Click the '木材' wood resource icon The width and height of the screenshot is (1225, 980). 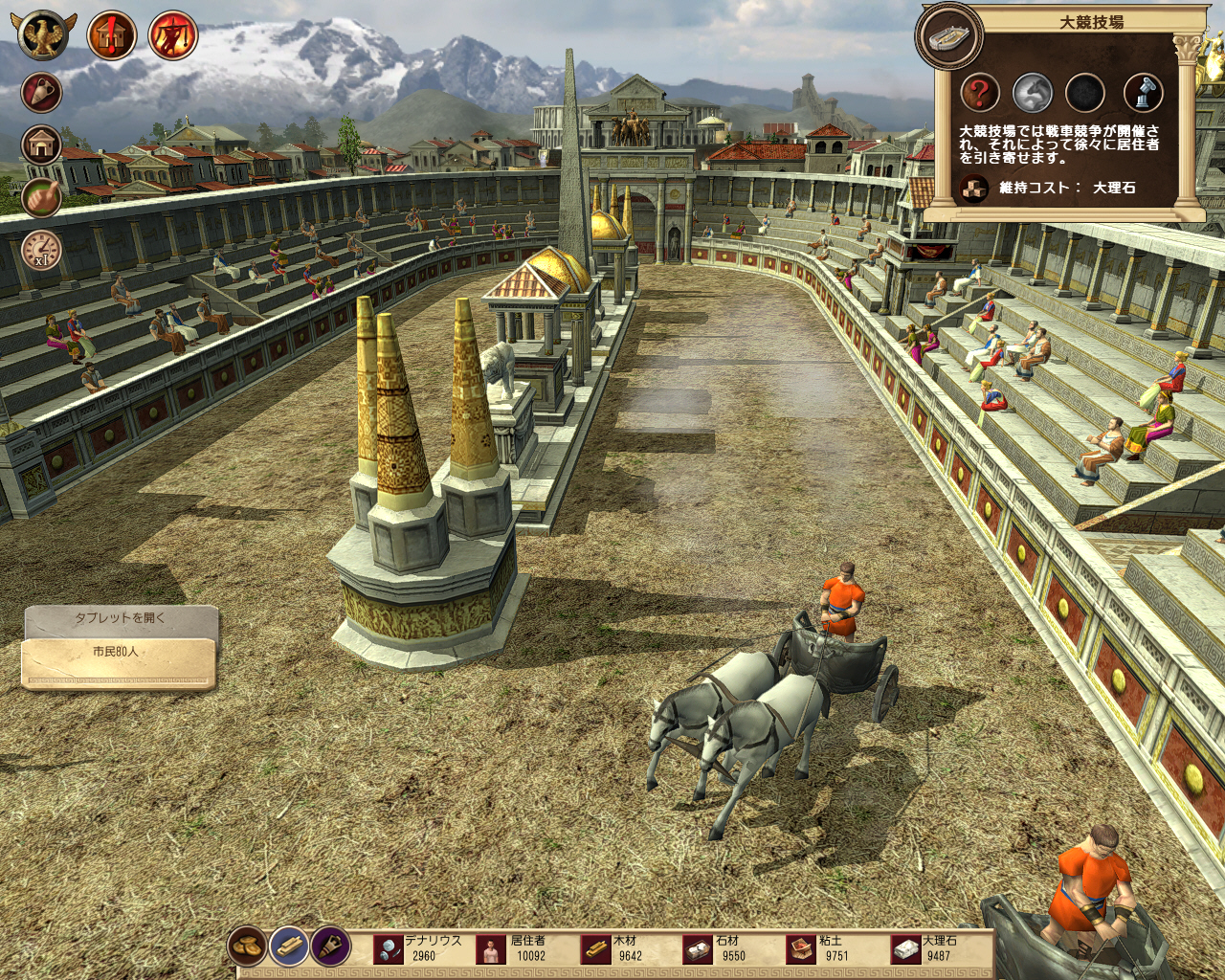click(x=596, y=949)
